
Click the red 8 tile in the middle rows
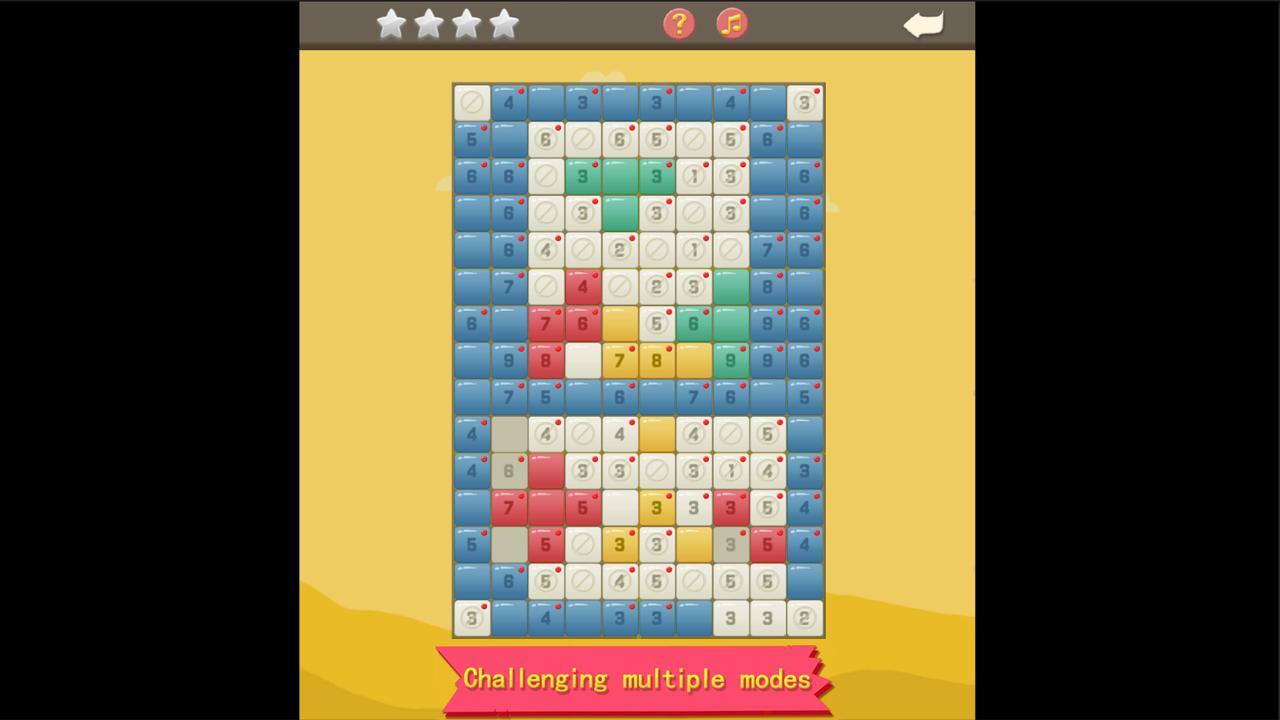[545, 360]
